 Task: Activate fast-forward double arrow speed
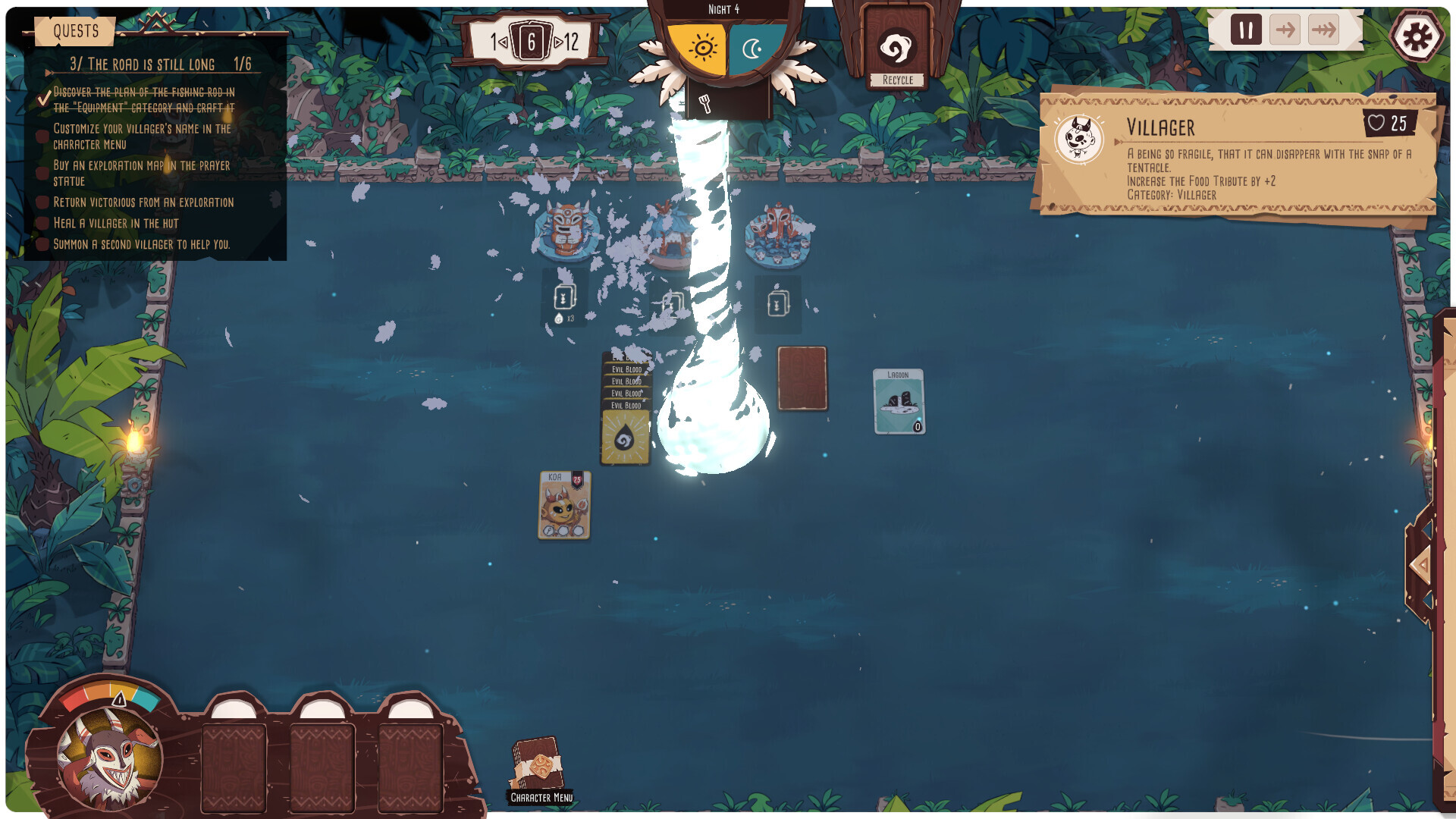[1323, 30]
